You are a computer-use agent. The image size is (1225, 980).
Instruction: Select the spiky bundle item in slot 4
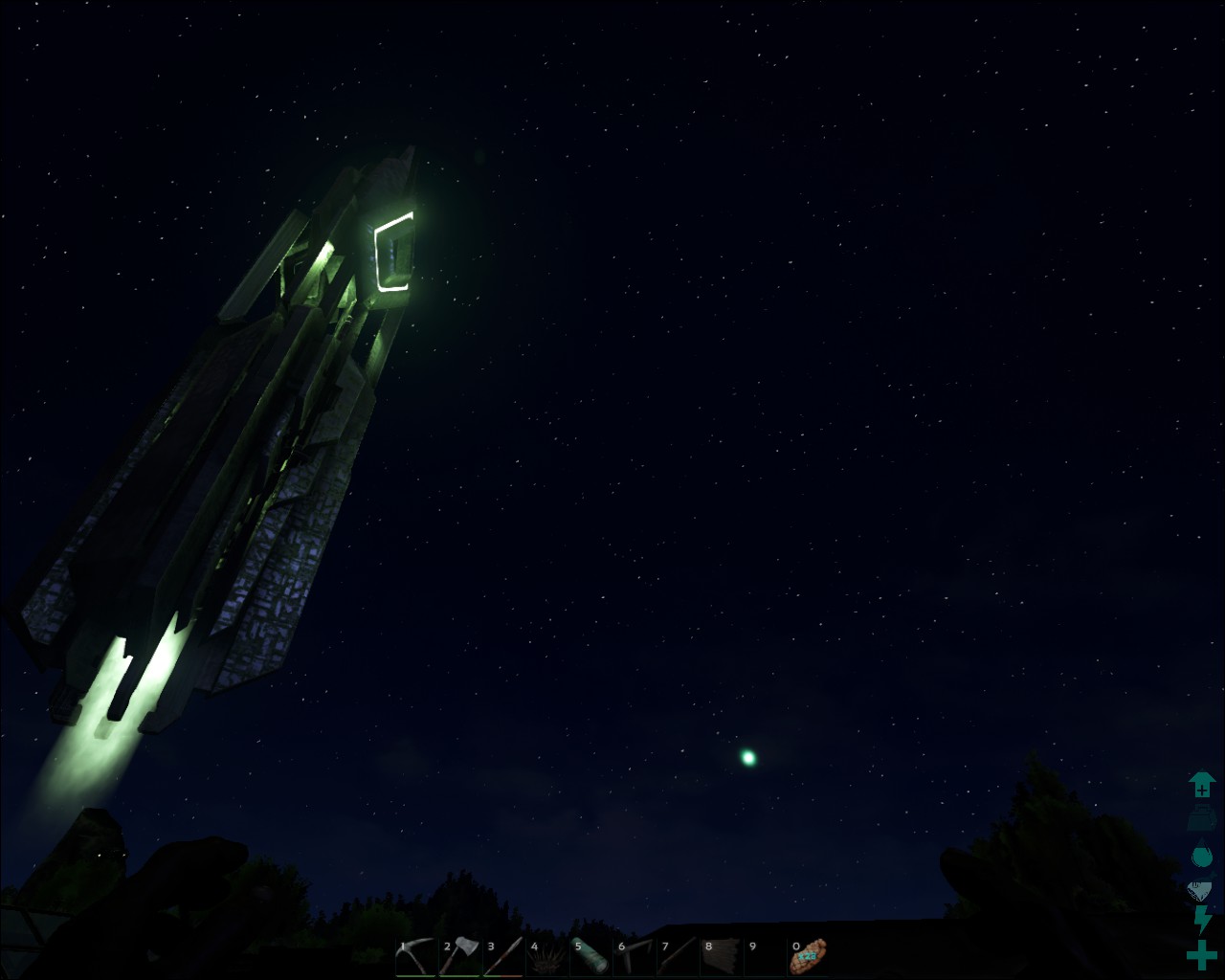point(547,957)
